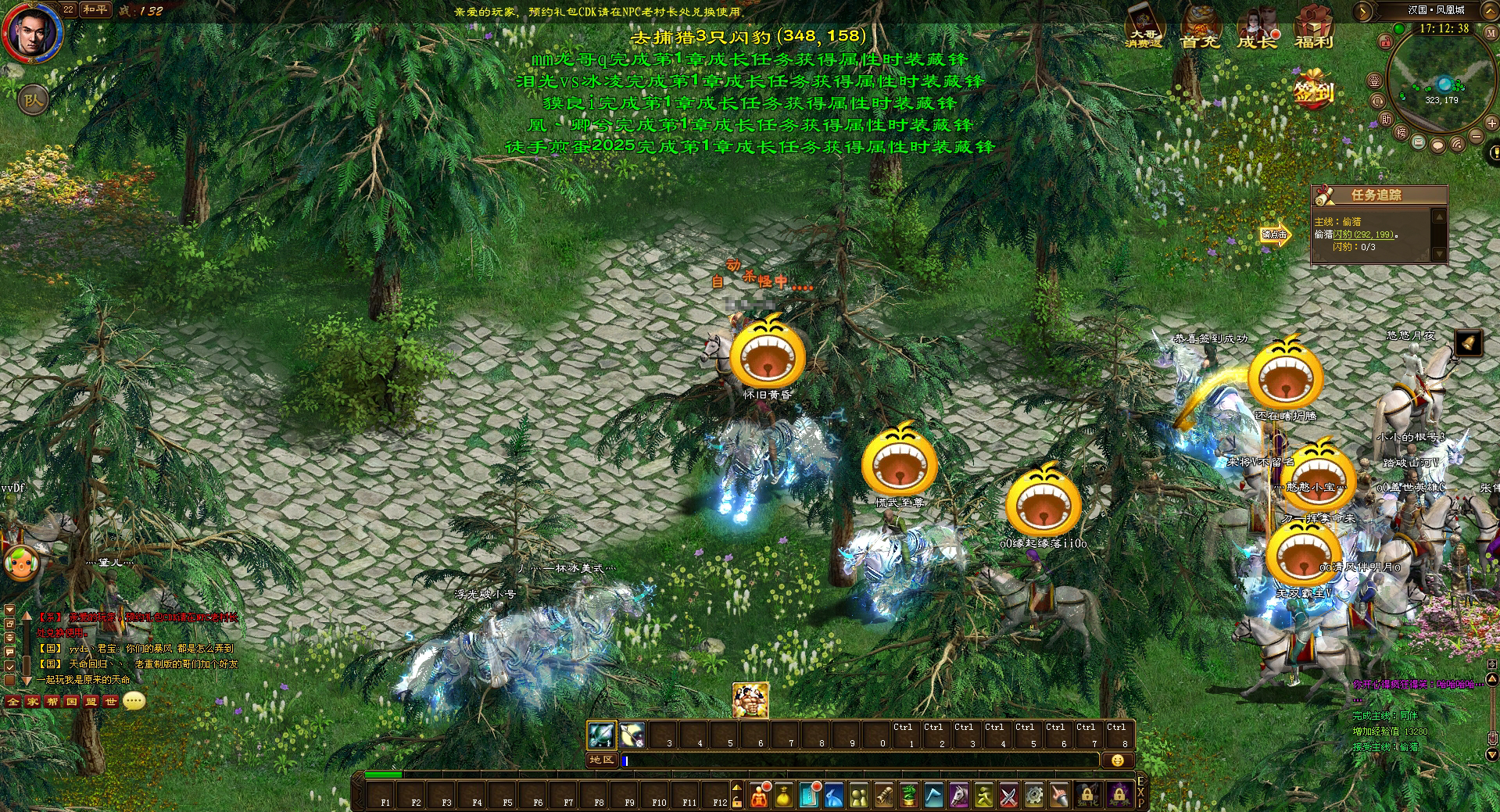Click the minimap's minus zoom button
This screenshot has width=1500, height=812.
click(x=1477, y=136)
